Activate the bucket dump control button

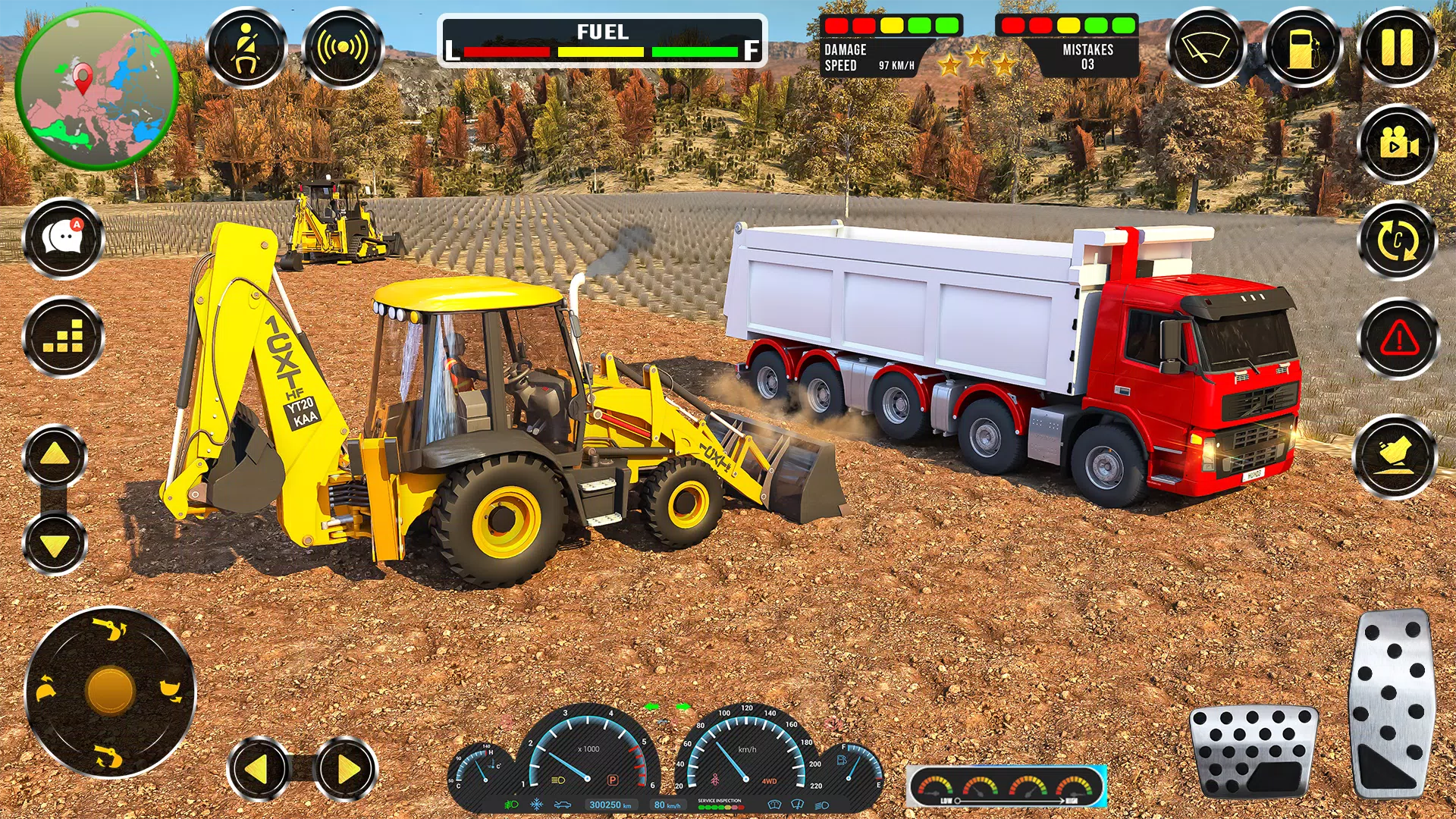tap(1395, 457)
